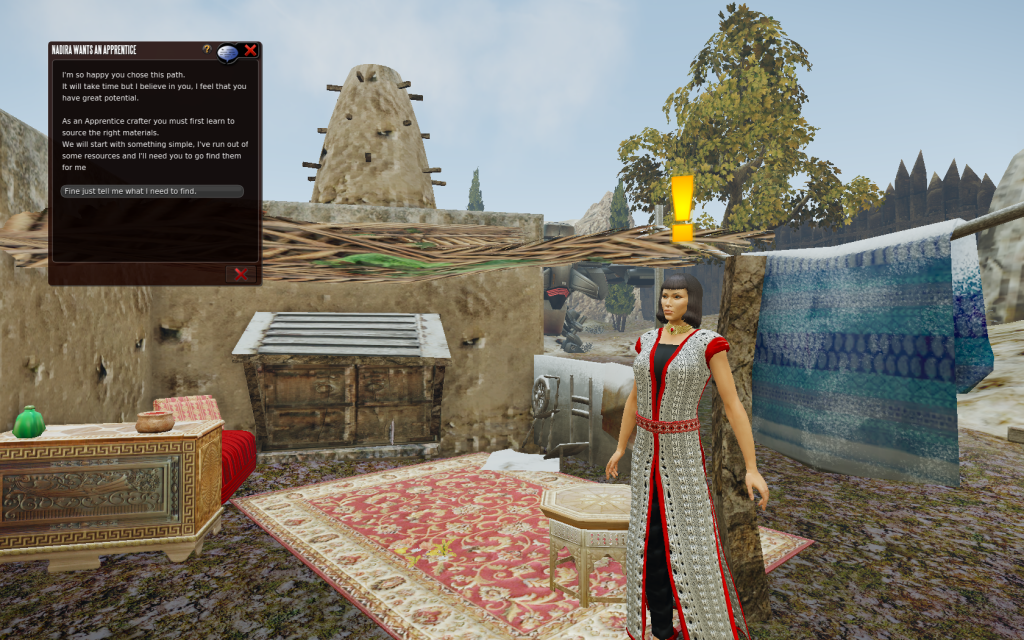Close the dialogue with the title-bar red X
This screenshot has height=640, width=1024.
250,50
